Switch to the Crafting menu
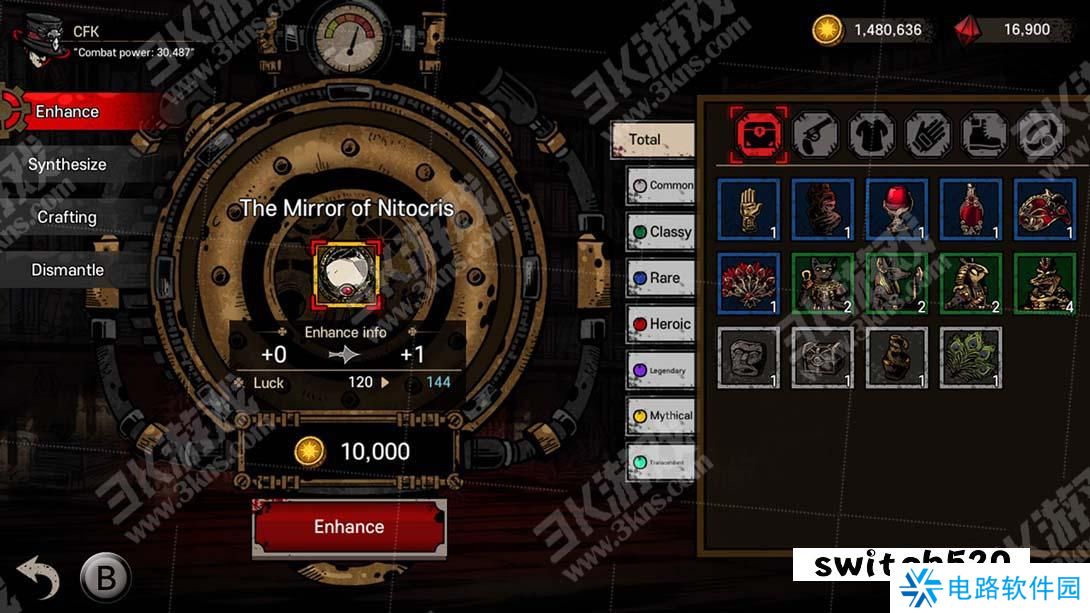 point(67,217)
